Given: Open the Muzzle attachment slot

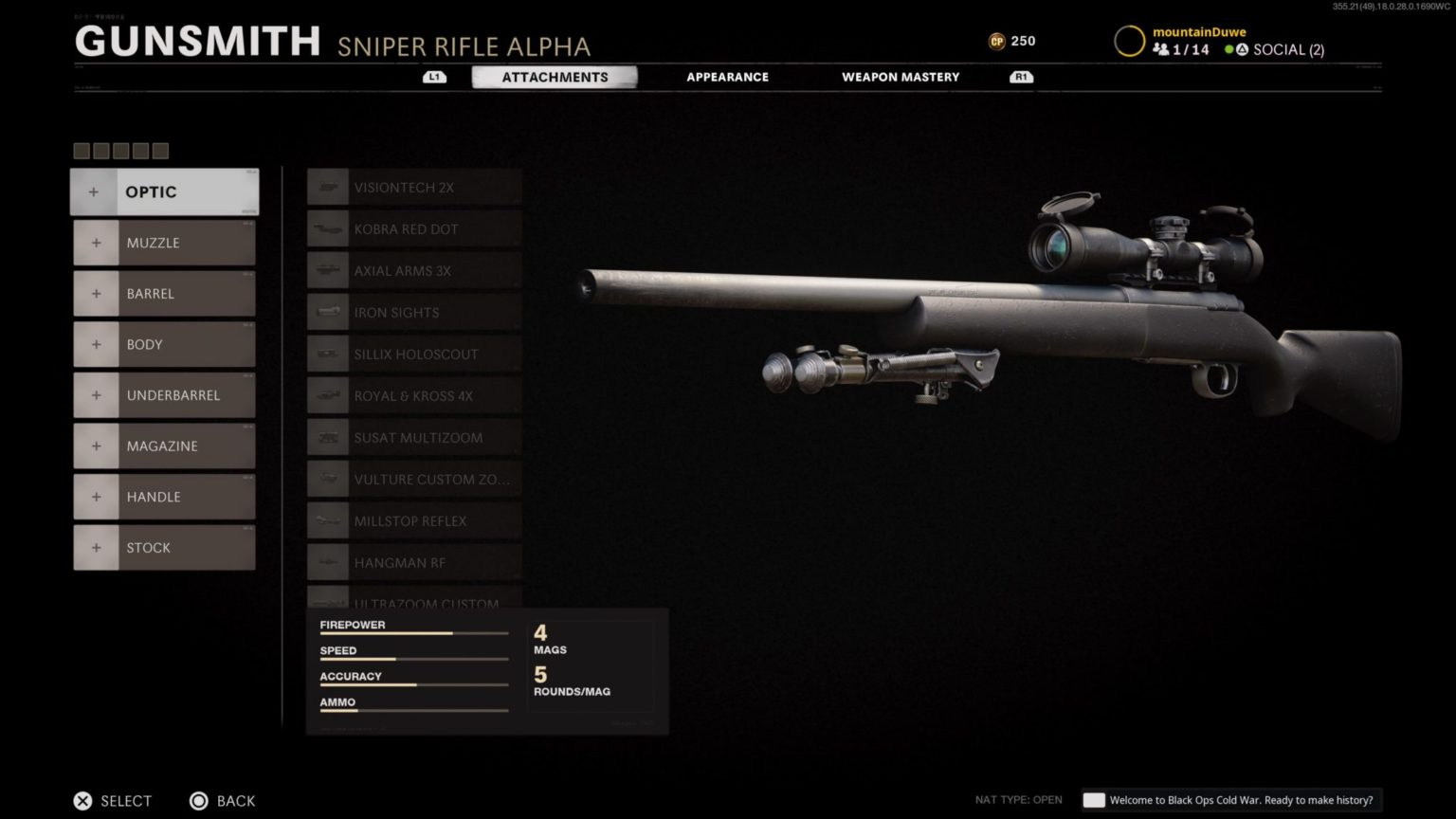Looking at the screenshot, I should (164, 243).
